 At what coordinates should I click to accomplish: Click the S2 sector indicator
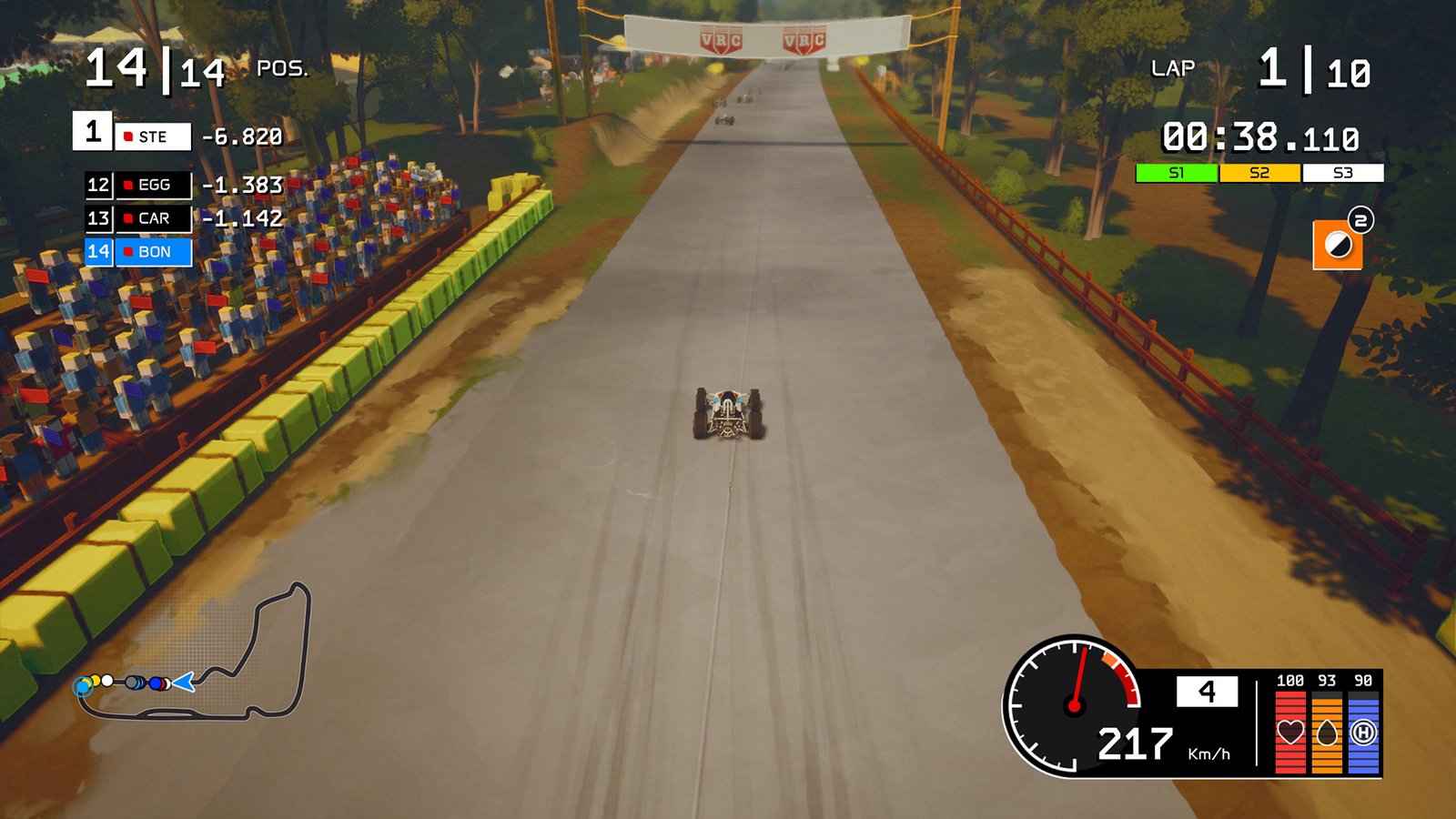click(1259, 173)
